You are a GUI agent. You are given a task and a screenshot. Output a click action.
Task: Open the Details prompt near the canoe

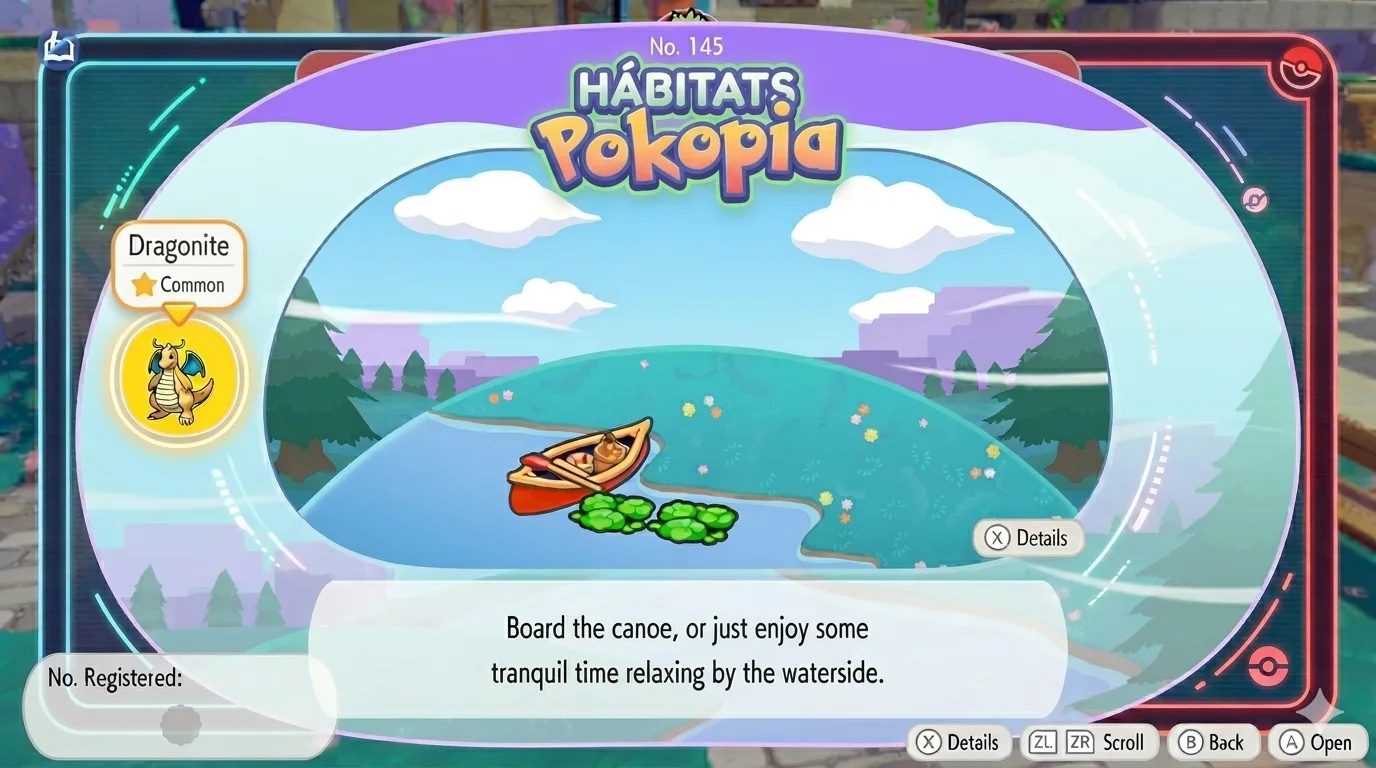click(1027, 538)
